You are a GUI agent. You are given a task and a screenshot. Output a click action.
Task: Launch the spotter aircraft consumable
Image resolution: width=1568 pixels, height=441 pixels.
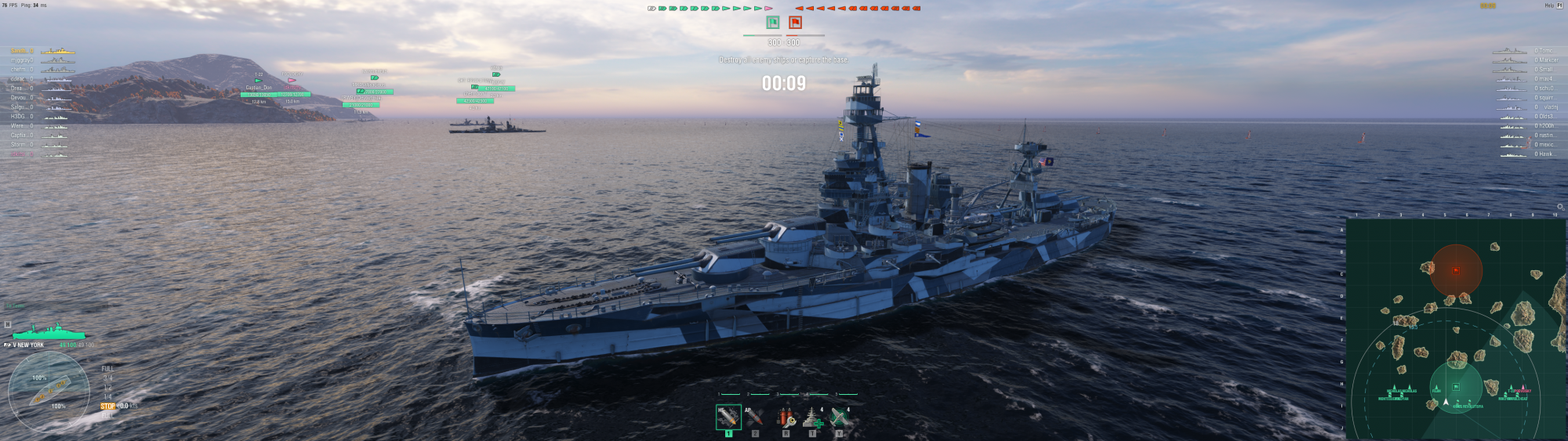click(839, 418)
